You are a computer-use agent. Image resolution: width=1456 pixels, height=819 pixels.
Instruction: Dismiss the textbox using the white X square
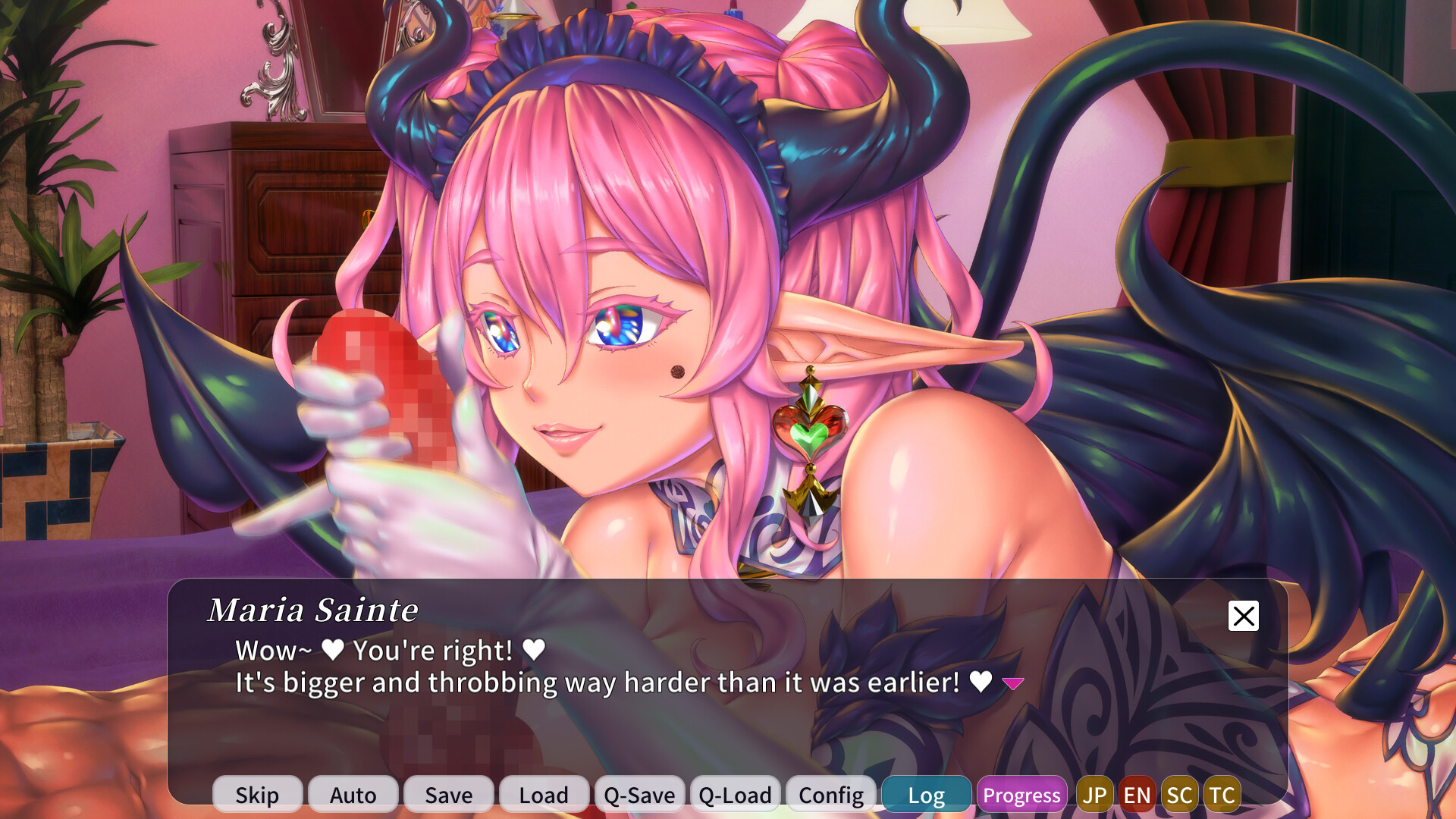point(1242,617)
